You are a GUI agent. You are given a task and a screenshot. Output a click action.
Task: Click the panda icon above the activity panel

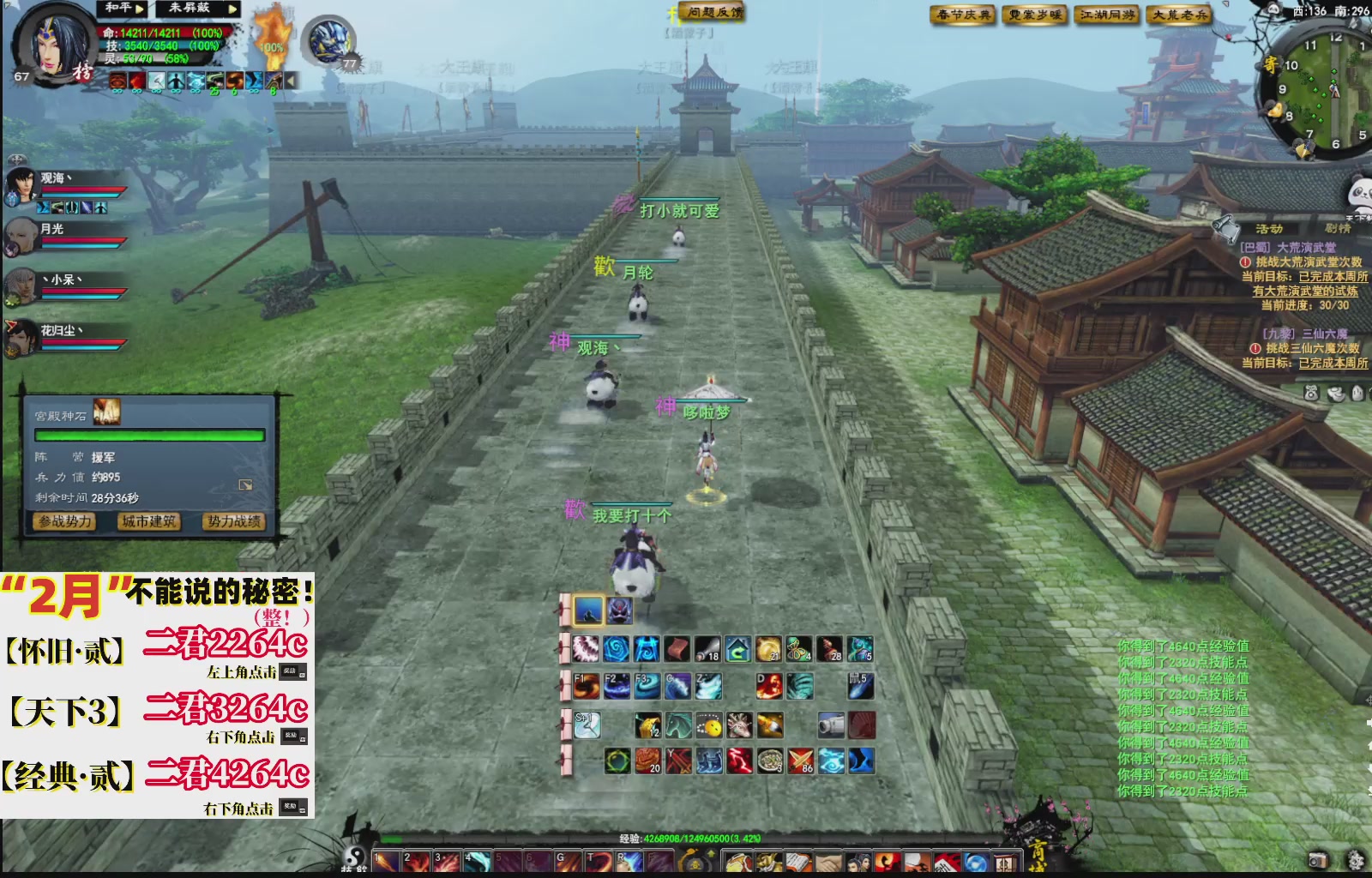(1363, 192)
